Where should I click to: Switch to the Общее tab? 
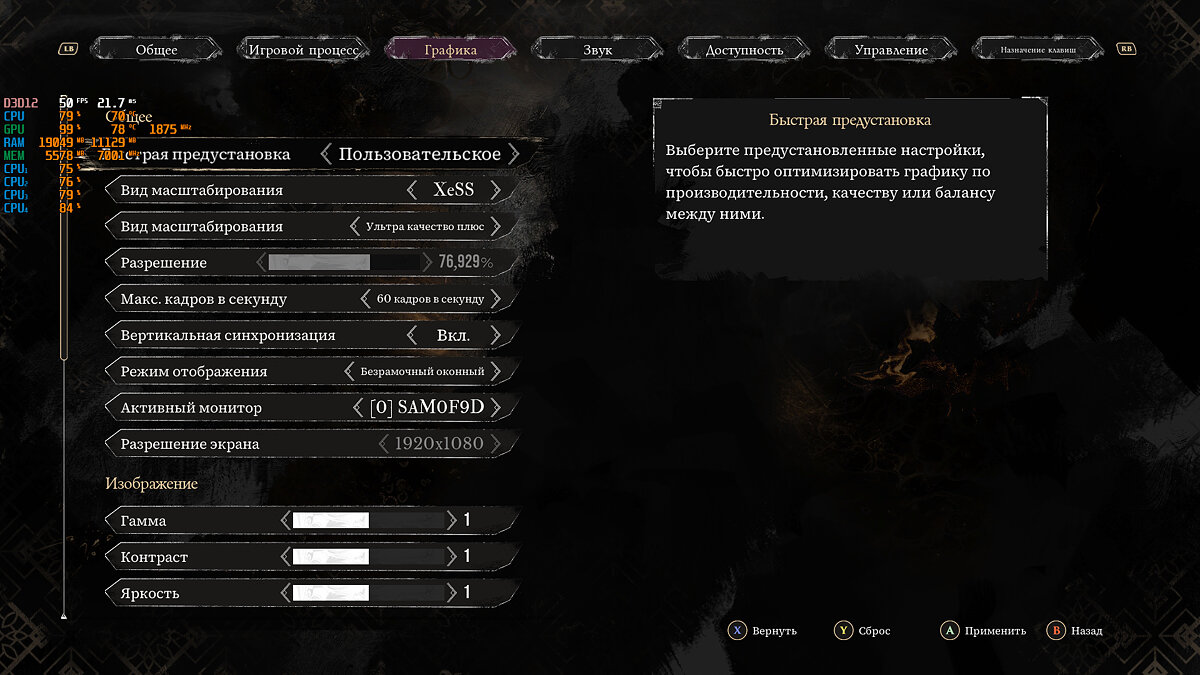click(x=156, y=49)
